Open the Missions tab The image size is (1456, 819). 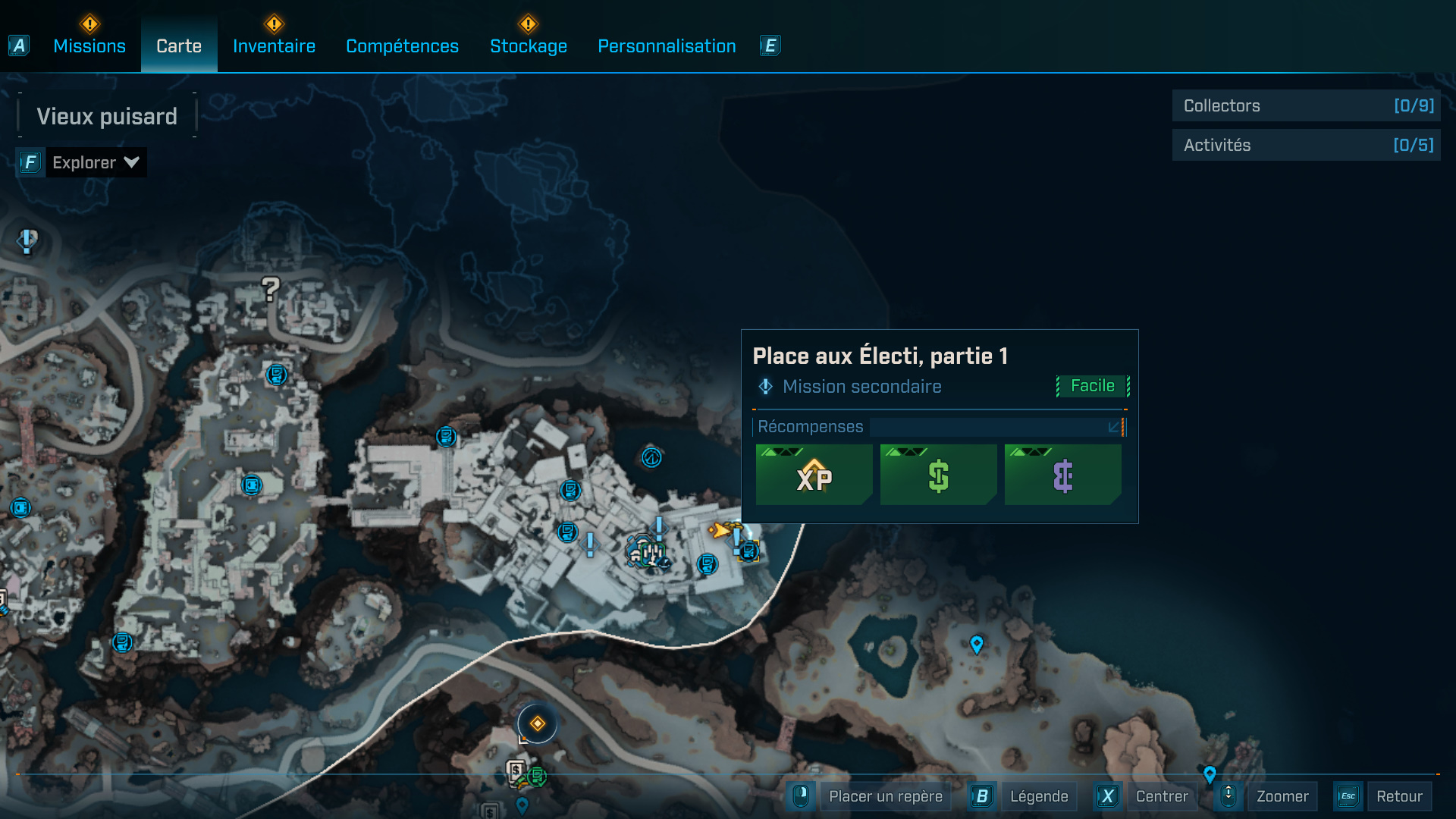[x=89, y=46]
